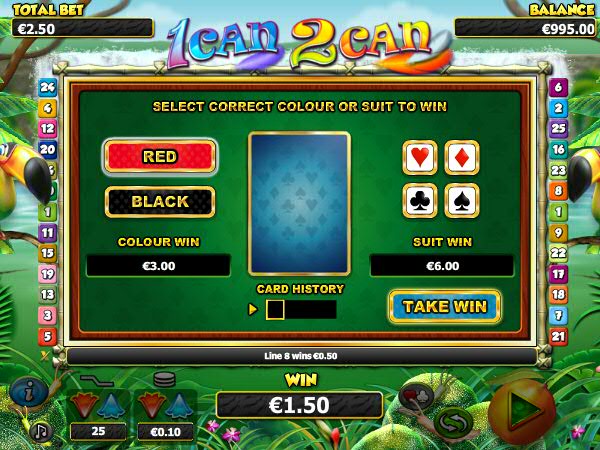Increase the coin value
The width and height of the screenshot is (600, 450).
click(x=179, y=406)
